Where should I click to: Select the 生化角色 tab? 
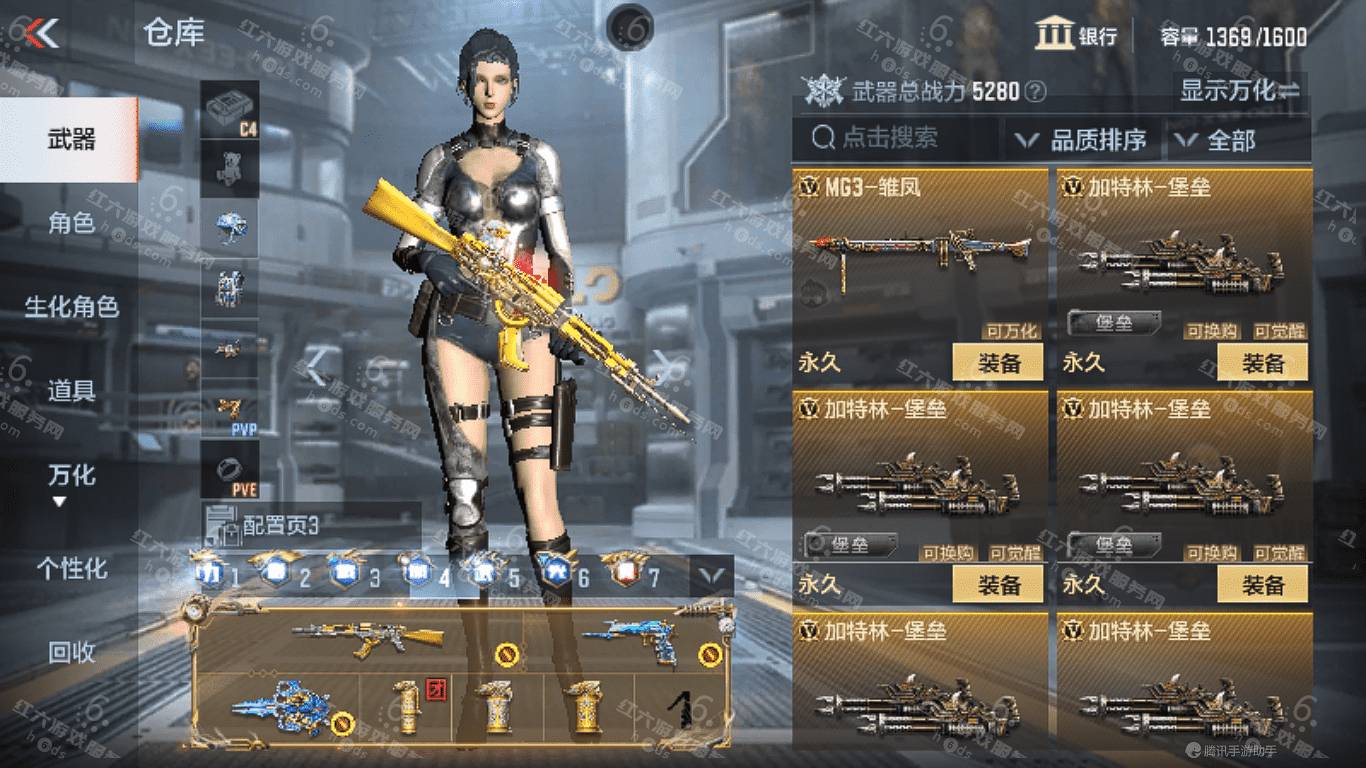point(70,306)
